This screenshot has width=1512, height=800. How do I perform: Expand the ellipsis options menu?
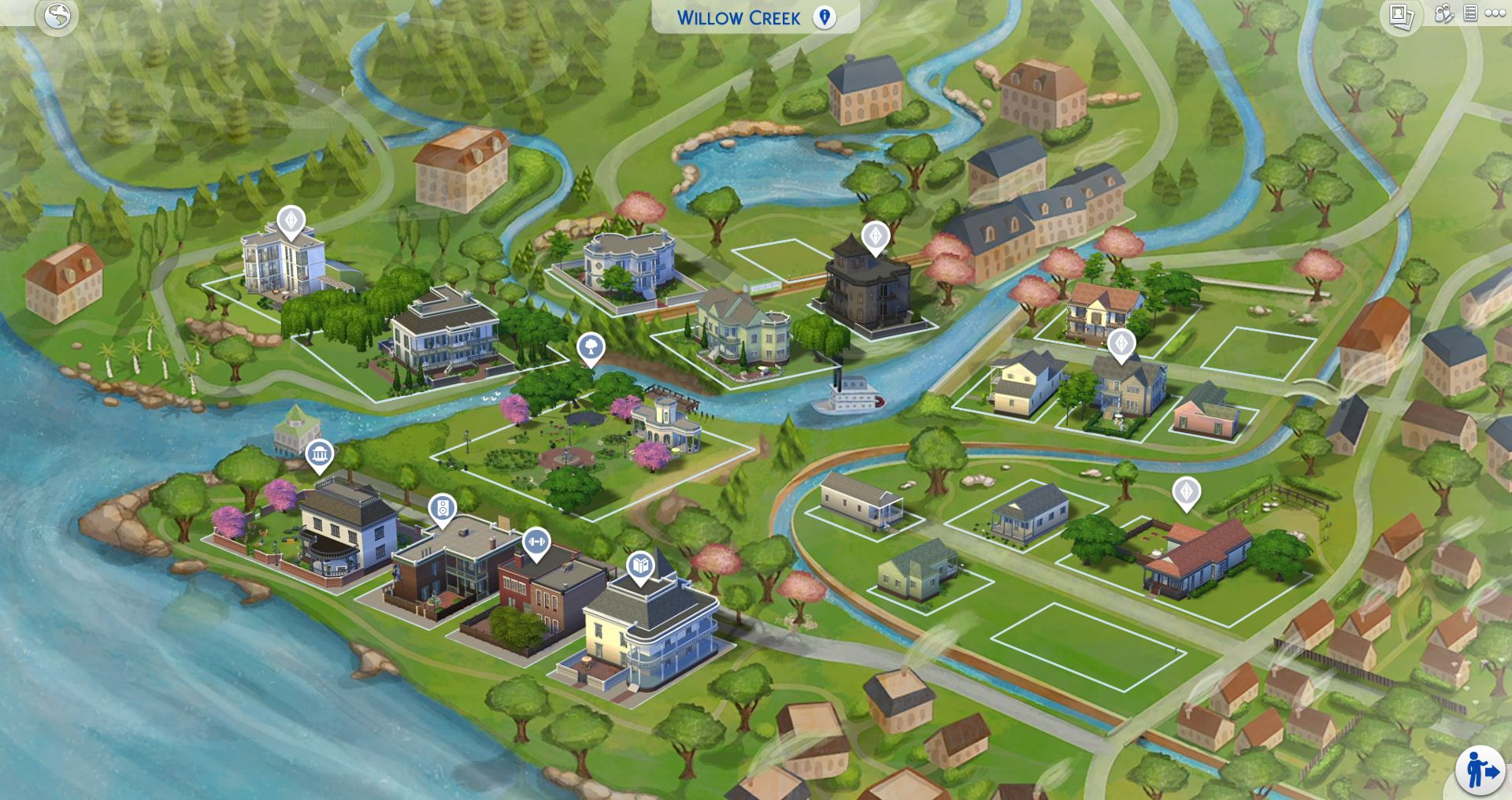point(1495,13)
